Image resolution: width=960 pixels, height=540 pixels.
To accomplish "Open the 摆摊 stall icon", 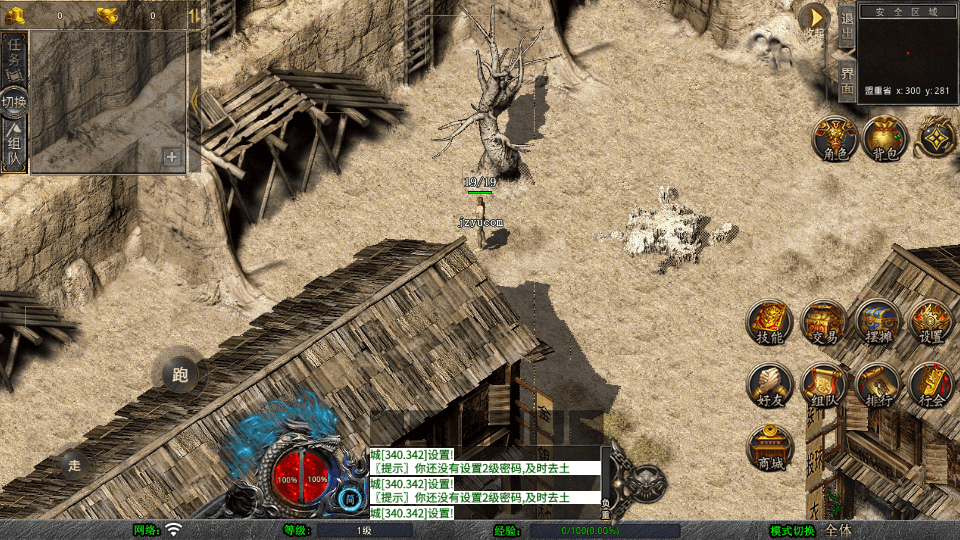I will 878,322.
